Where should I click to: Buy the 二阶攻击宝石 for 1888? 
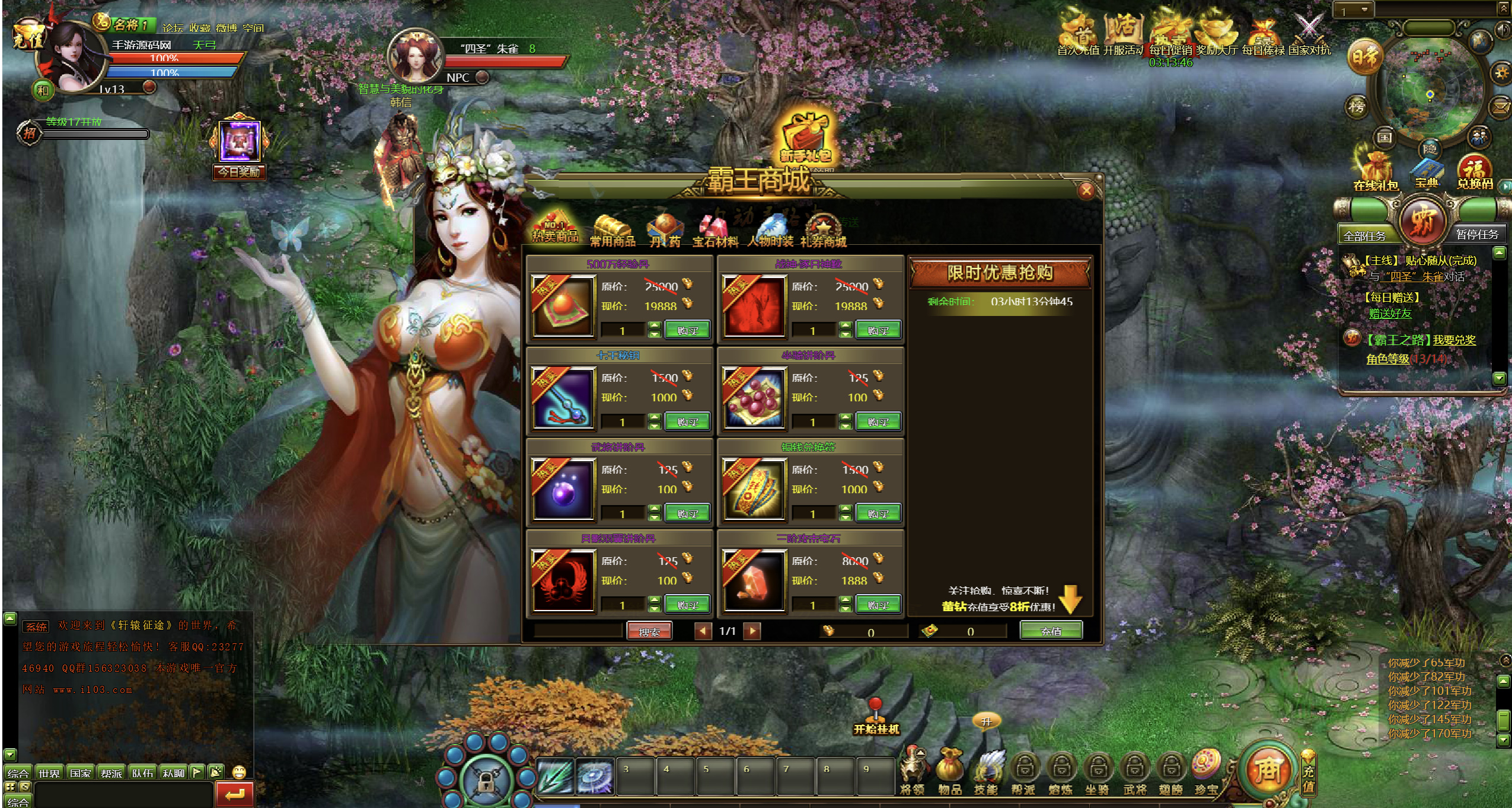pos(878,605)
